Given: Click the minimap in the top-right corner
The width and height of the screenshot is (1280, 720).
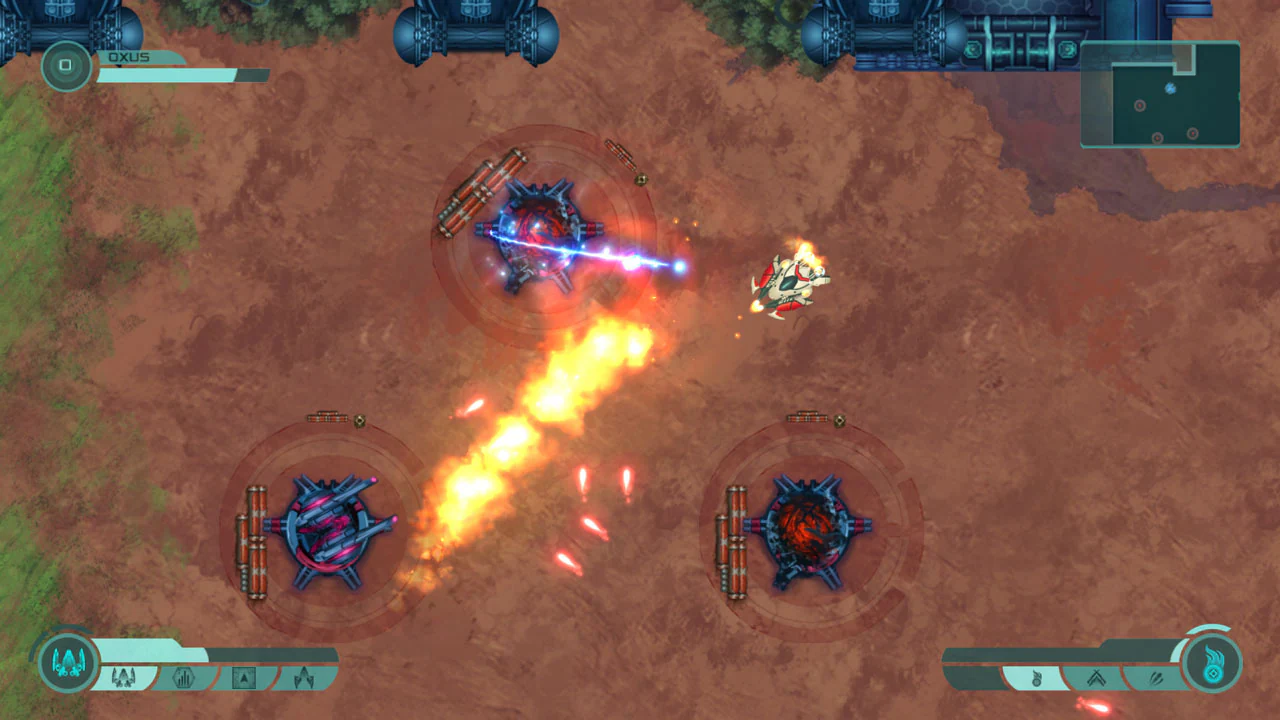Looking at the screenshot, I should (x=1160, y=95).
